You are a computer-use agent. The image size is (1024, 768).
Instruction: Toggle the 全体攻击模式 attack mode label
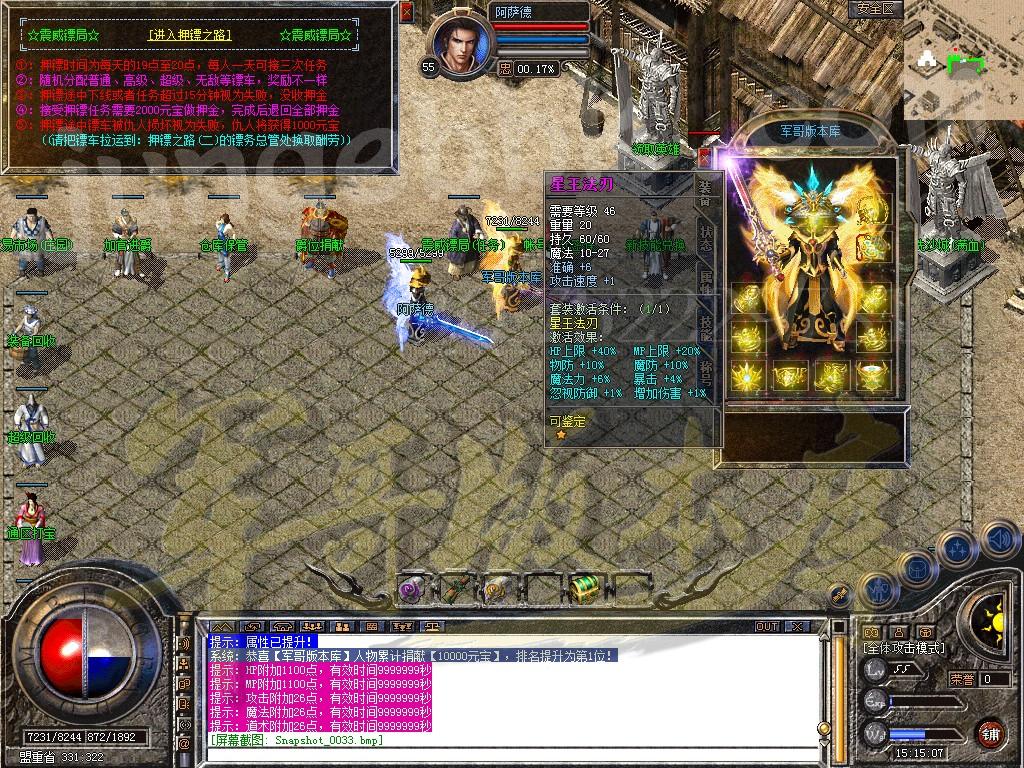(x=903, y=648)
